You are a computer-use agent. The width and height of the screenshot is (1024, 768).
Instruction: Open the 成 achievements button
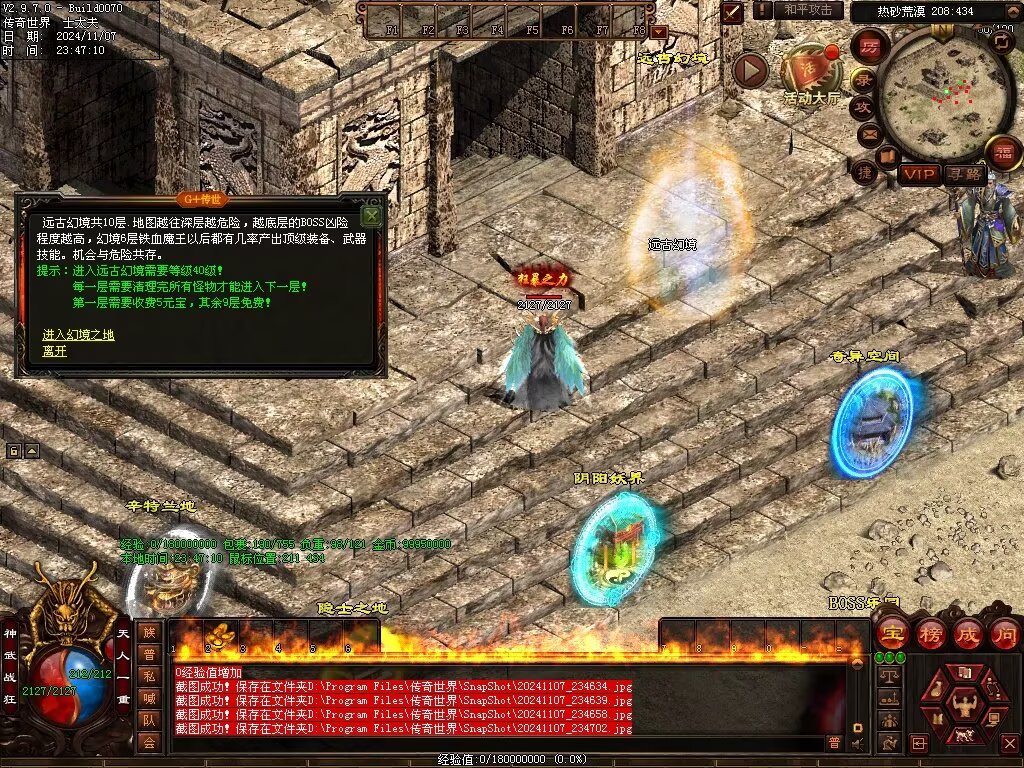point(967,633)
